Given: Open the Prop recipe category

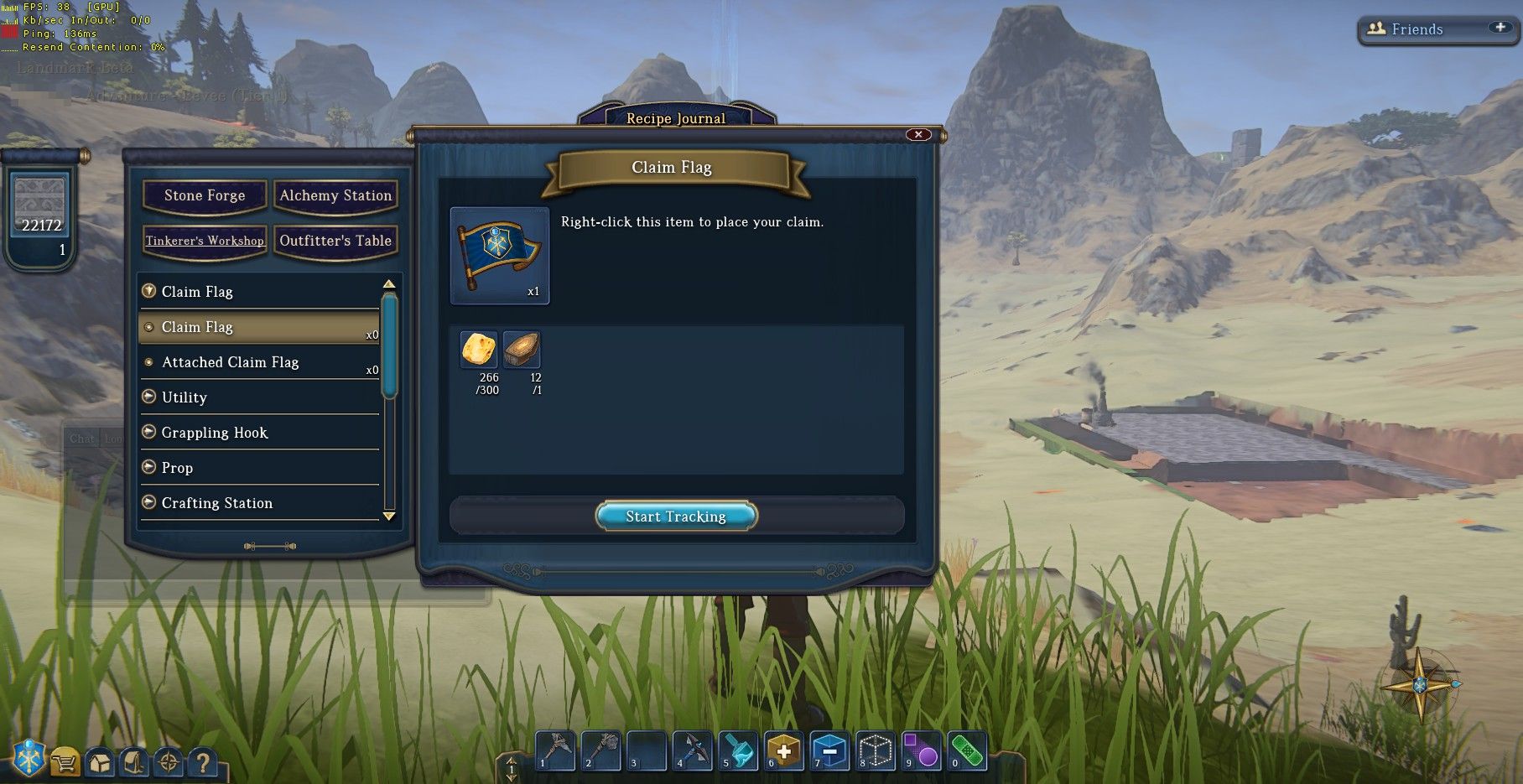Looking at the screenshot, I should [x=177, y=468].
